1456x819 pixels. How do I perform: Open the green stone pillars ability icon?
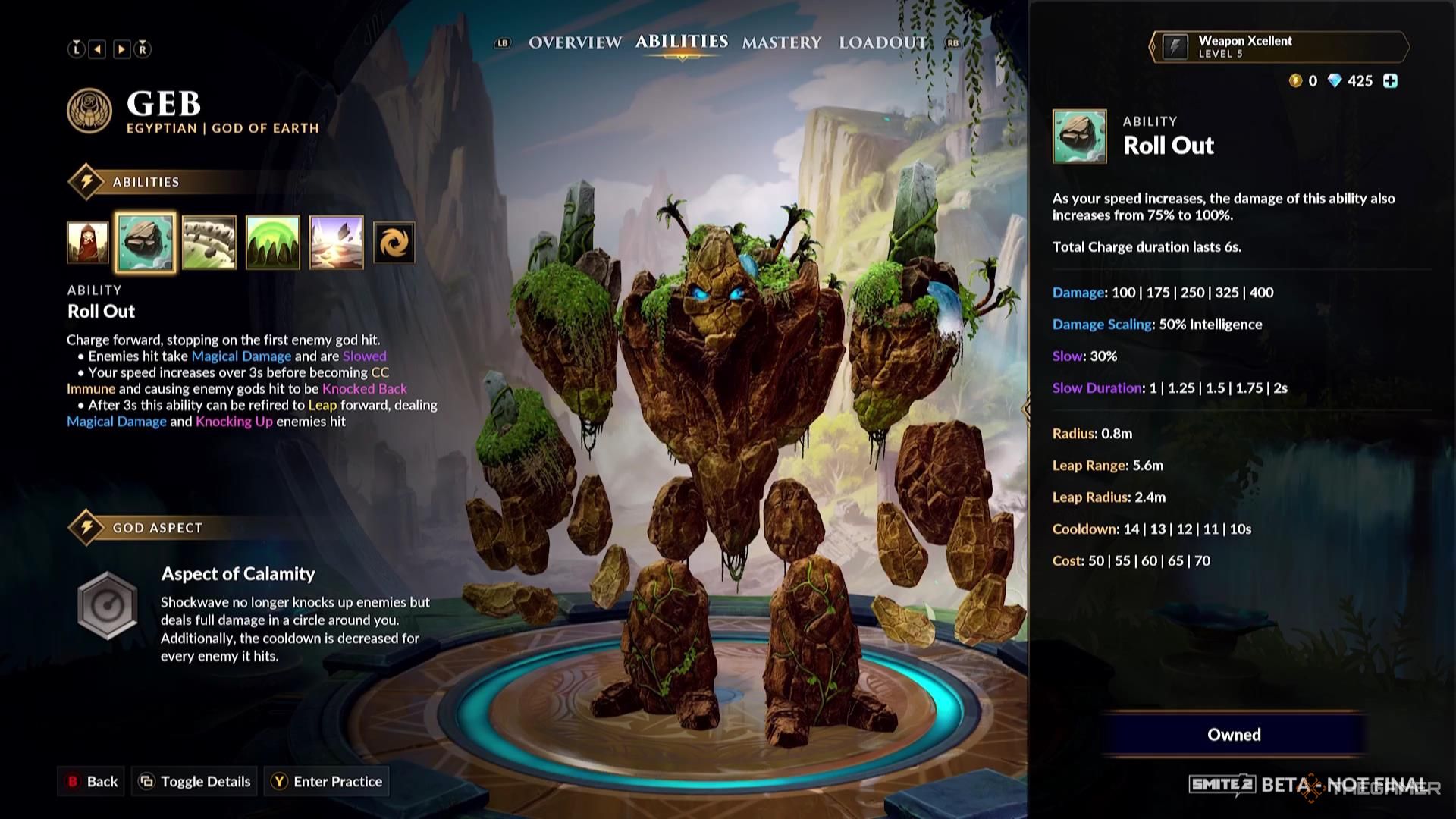[x=273, y=243]
